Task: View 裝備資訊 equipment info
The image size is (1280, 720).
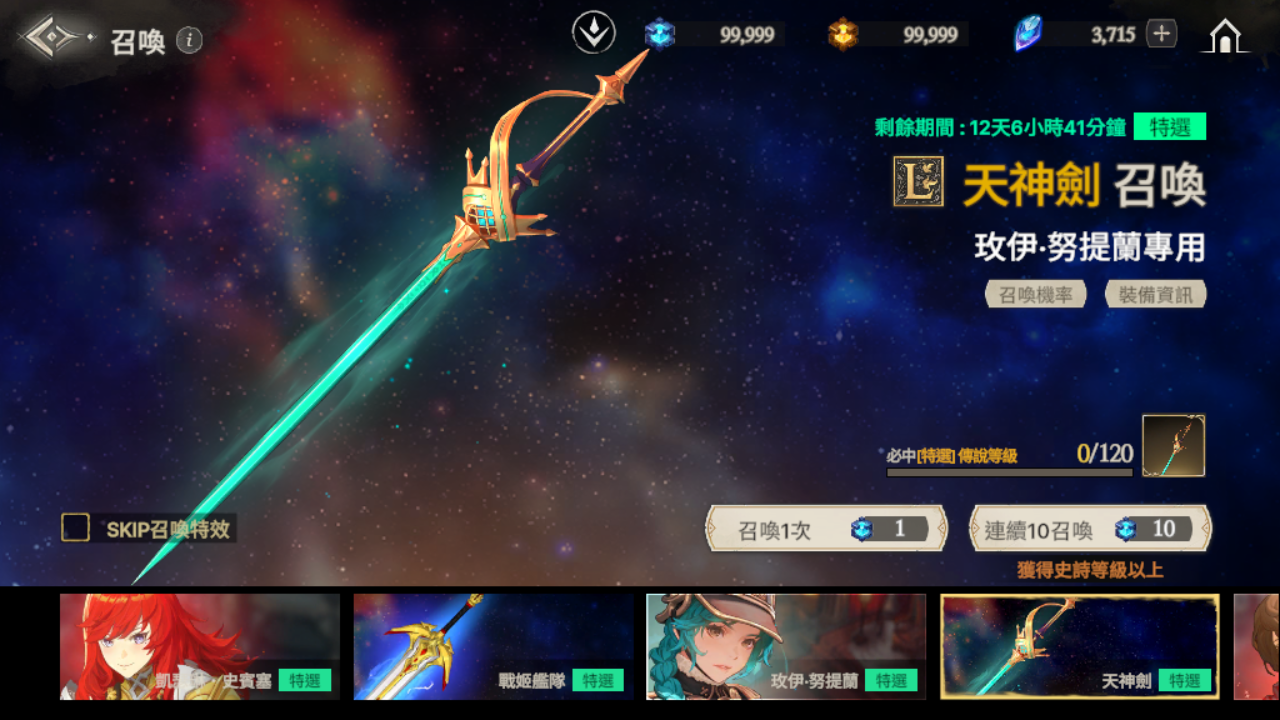Action: tap(1155, 295)
